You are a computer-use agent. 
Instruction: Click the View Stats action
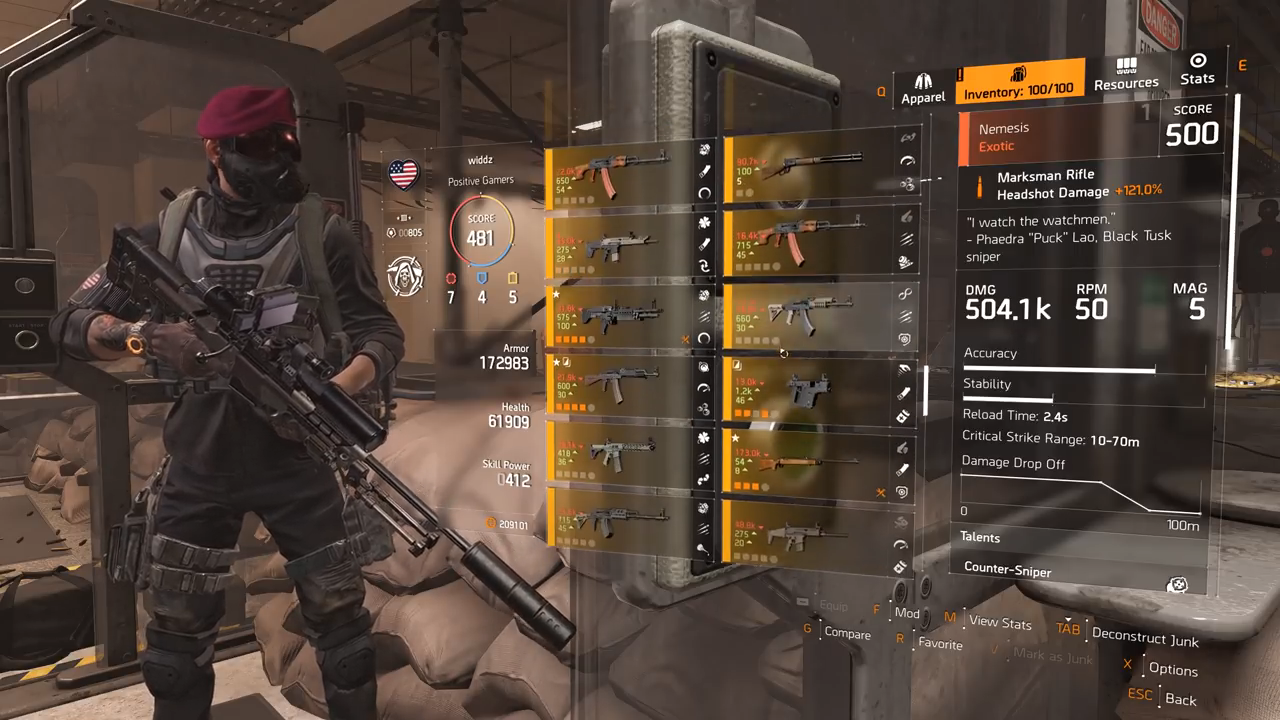point(999,622)
